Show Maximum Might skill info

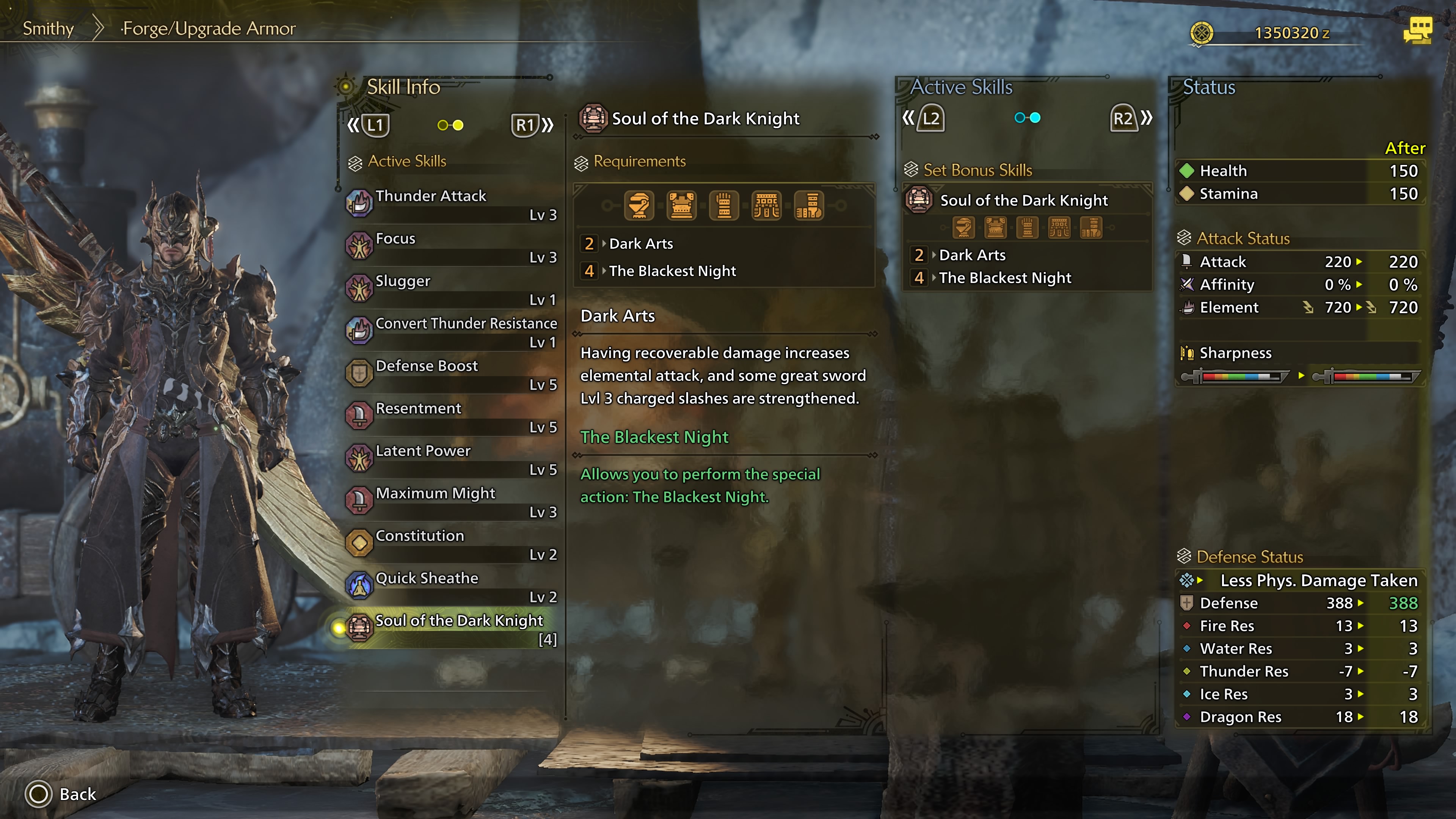pyautogui.click(x=452, y=501)
